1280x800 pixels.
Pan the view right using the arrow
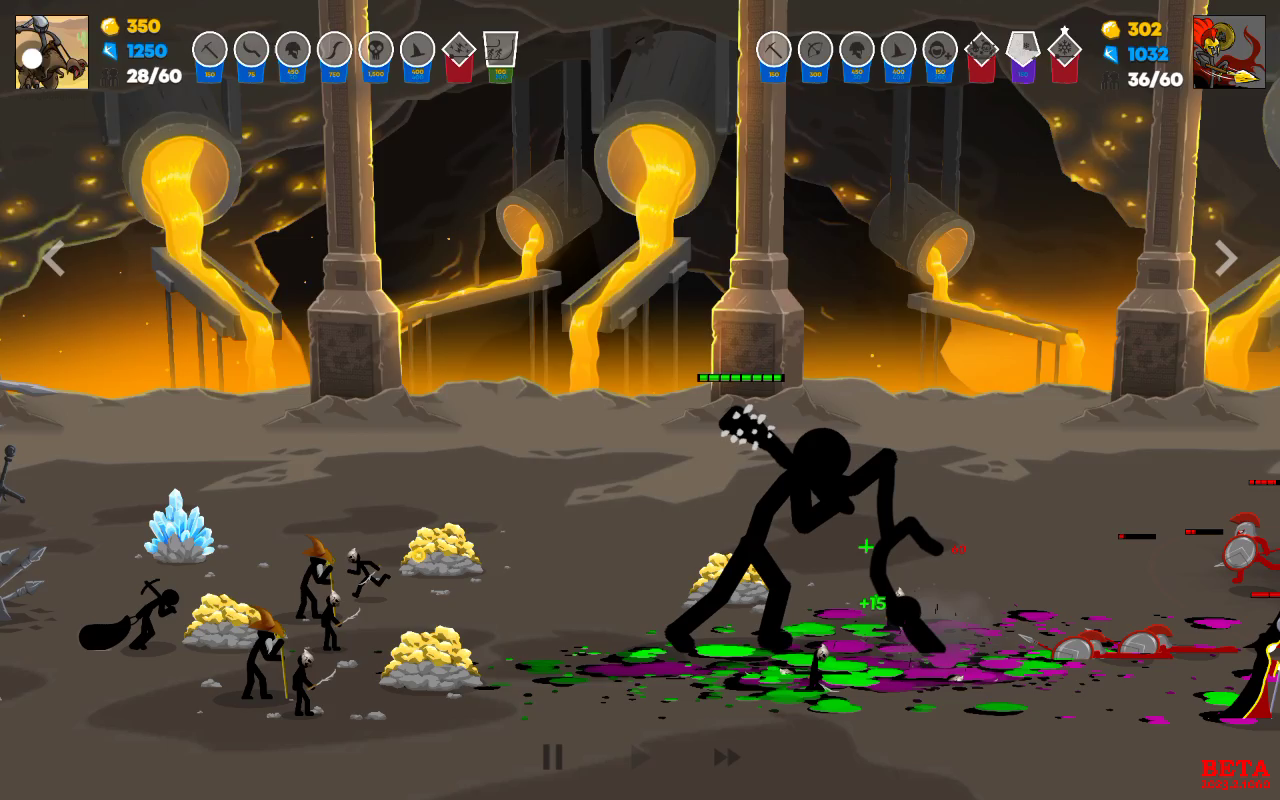[1226, 258]
